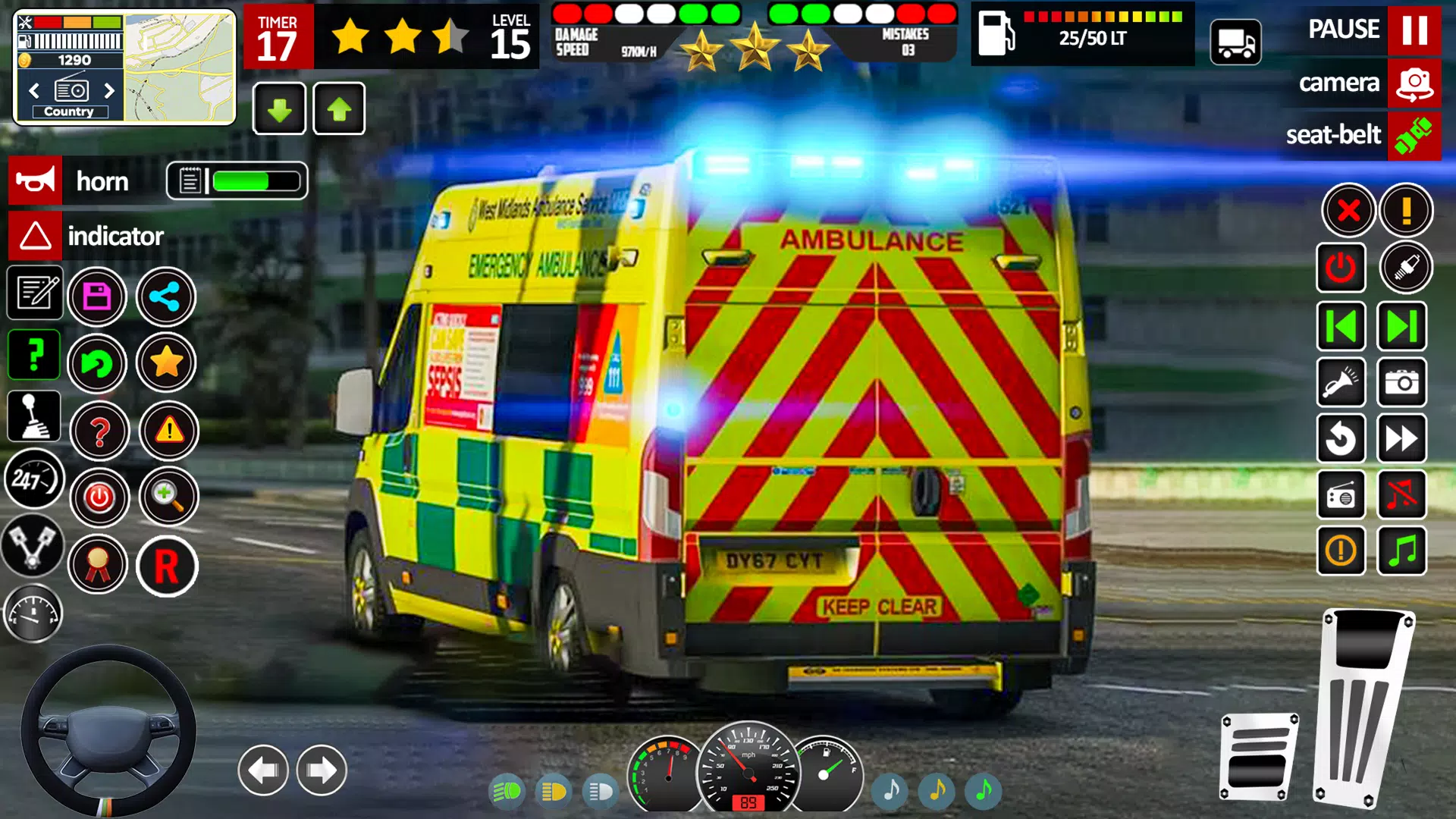Honk the horn

pos(34,180)
